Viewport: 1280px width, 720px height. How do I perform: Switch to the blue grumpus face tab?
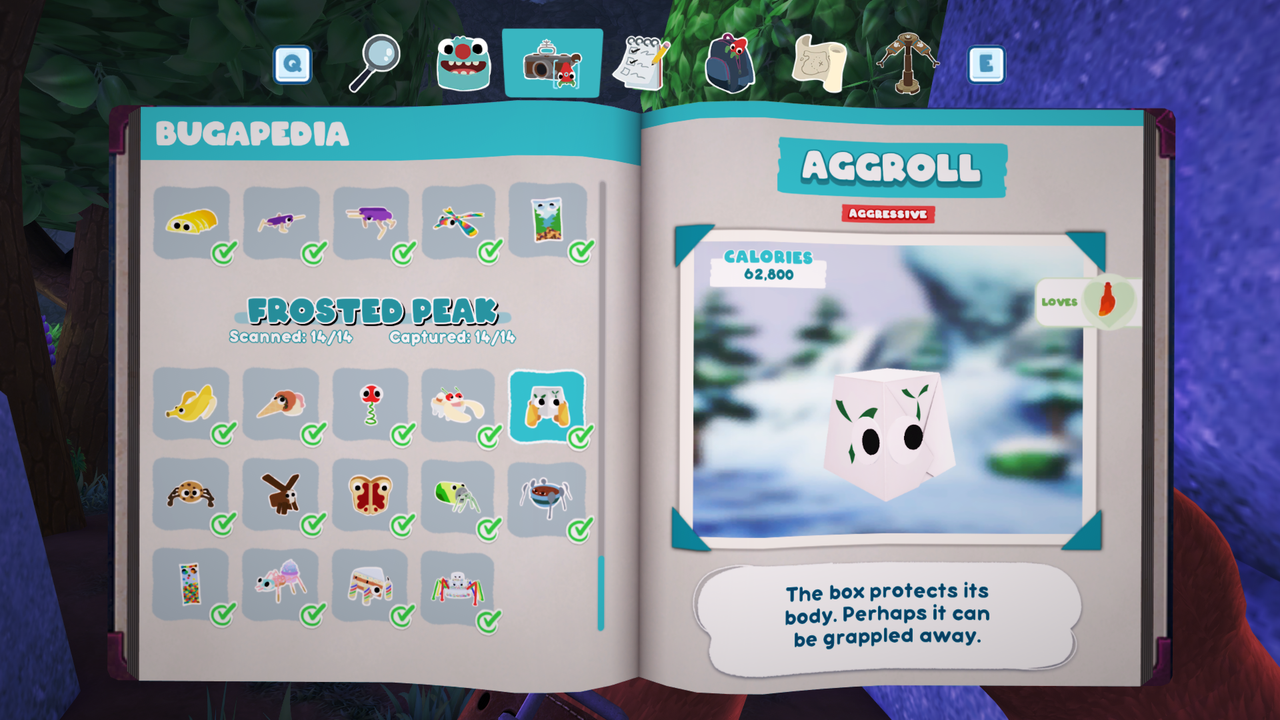coord(463,64)
